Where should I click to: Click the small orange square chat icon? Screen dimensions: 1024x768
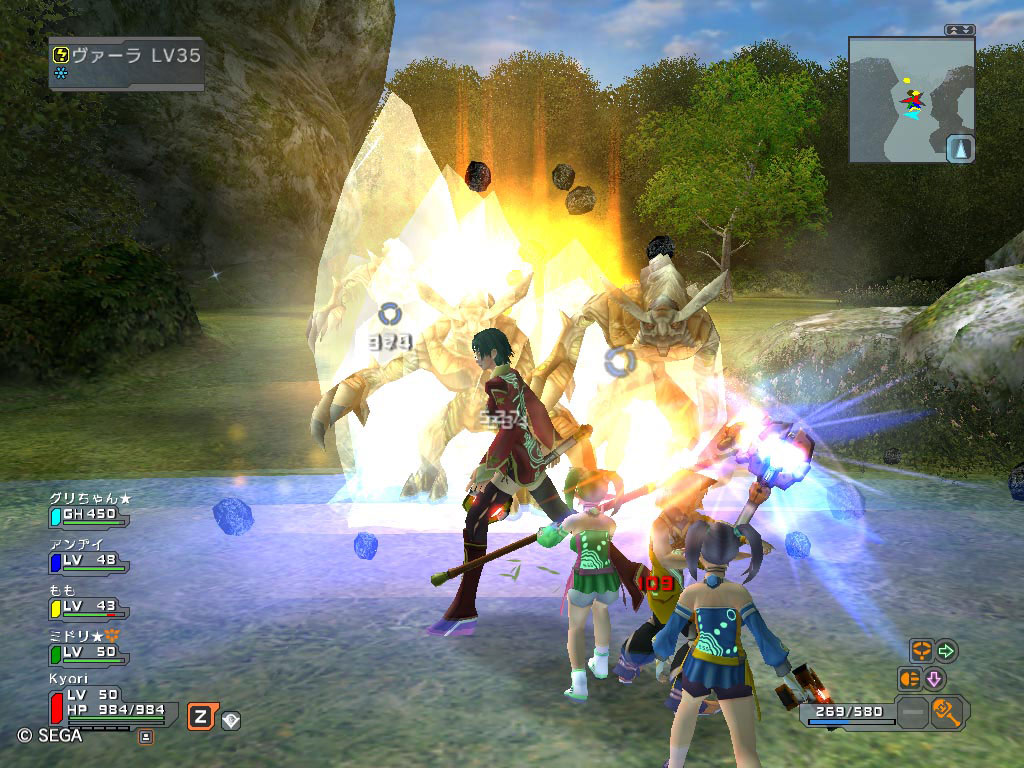click(146, 737)
